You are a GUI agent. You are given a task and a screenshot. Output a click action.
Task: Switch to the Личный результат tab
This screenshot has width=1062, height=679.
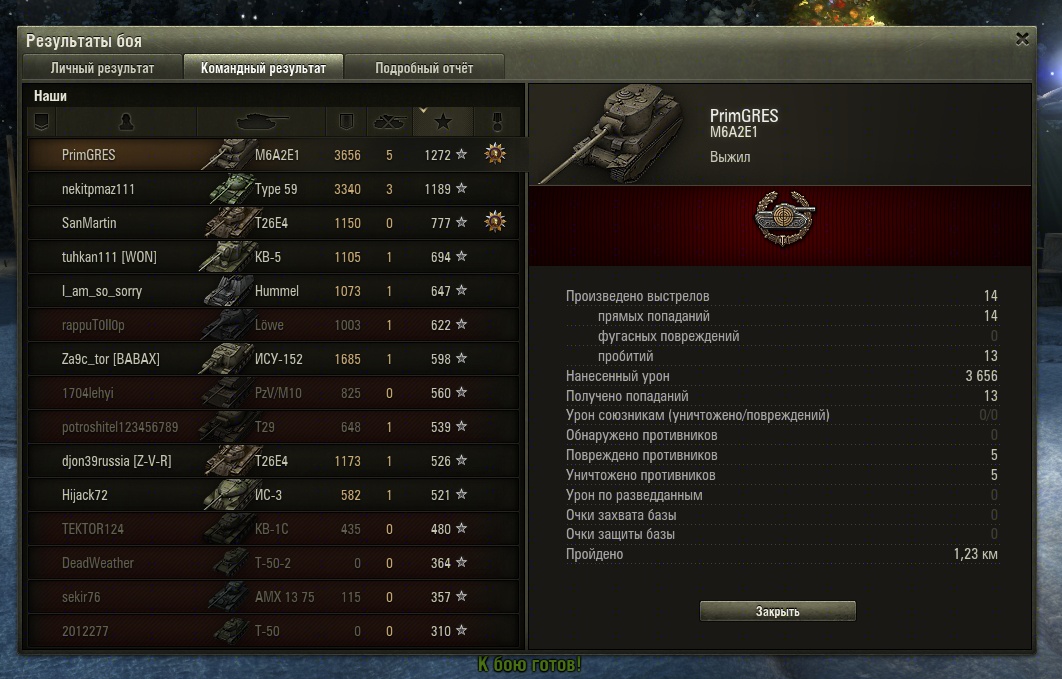102,68
